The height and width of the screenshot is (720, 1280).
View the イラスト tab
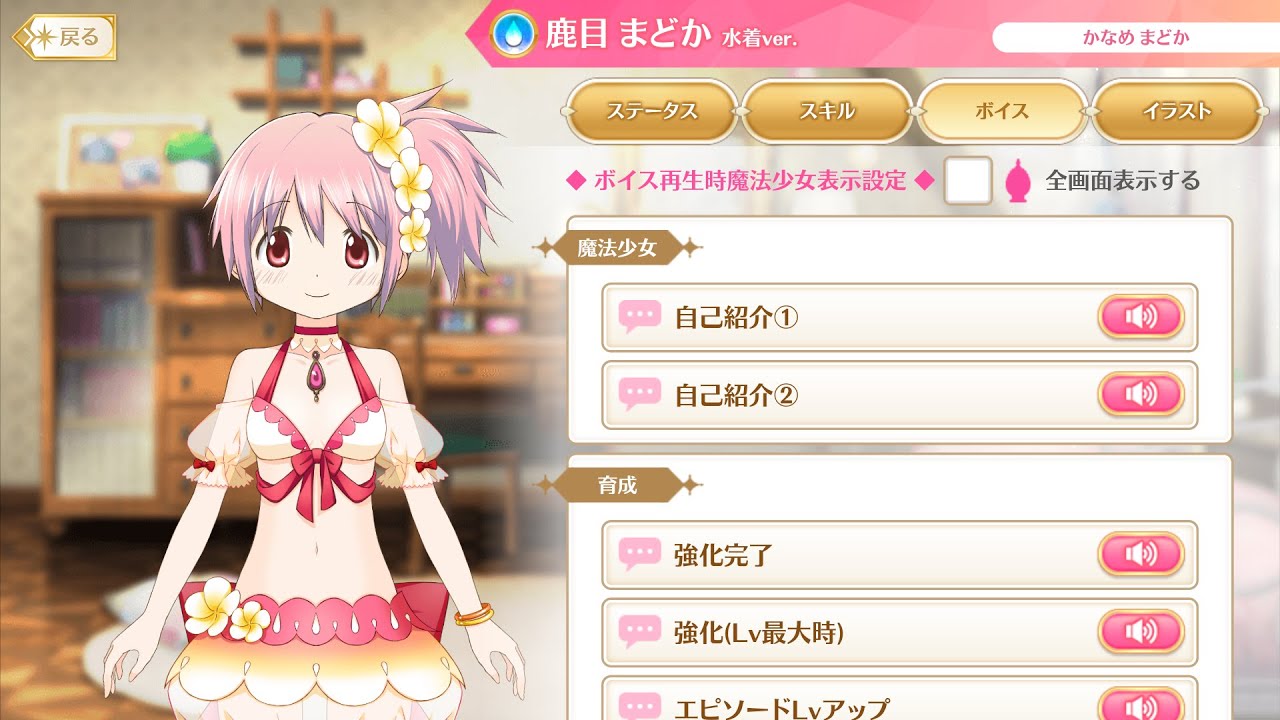(x=1178, y=113)
